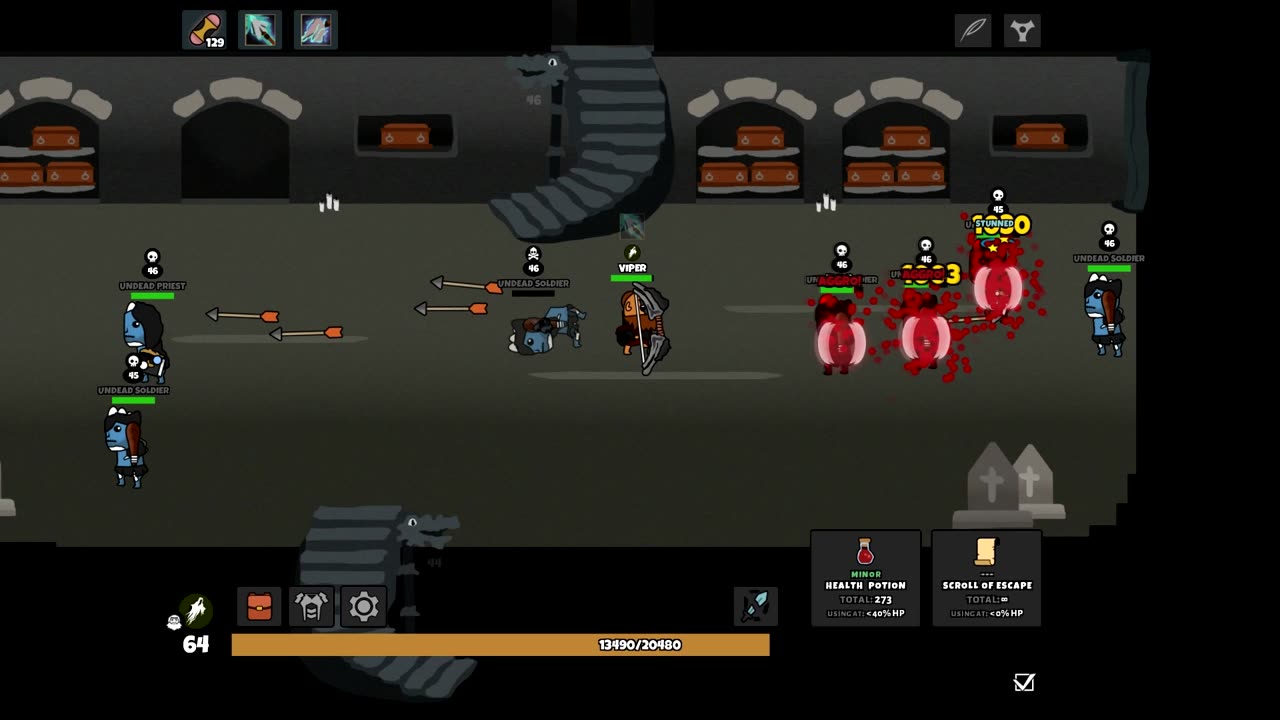Open the backpack inventory
Screen dimensions: 1280x720
[259, 606]
